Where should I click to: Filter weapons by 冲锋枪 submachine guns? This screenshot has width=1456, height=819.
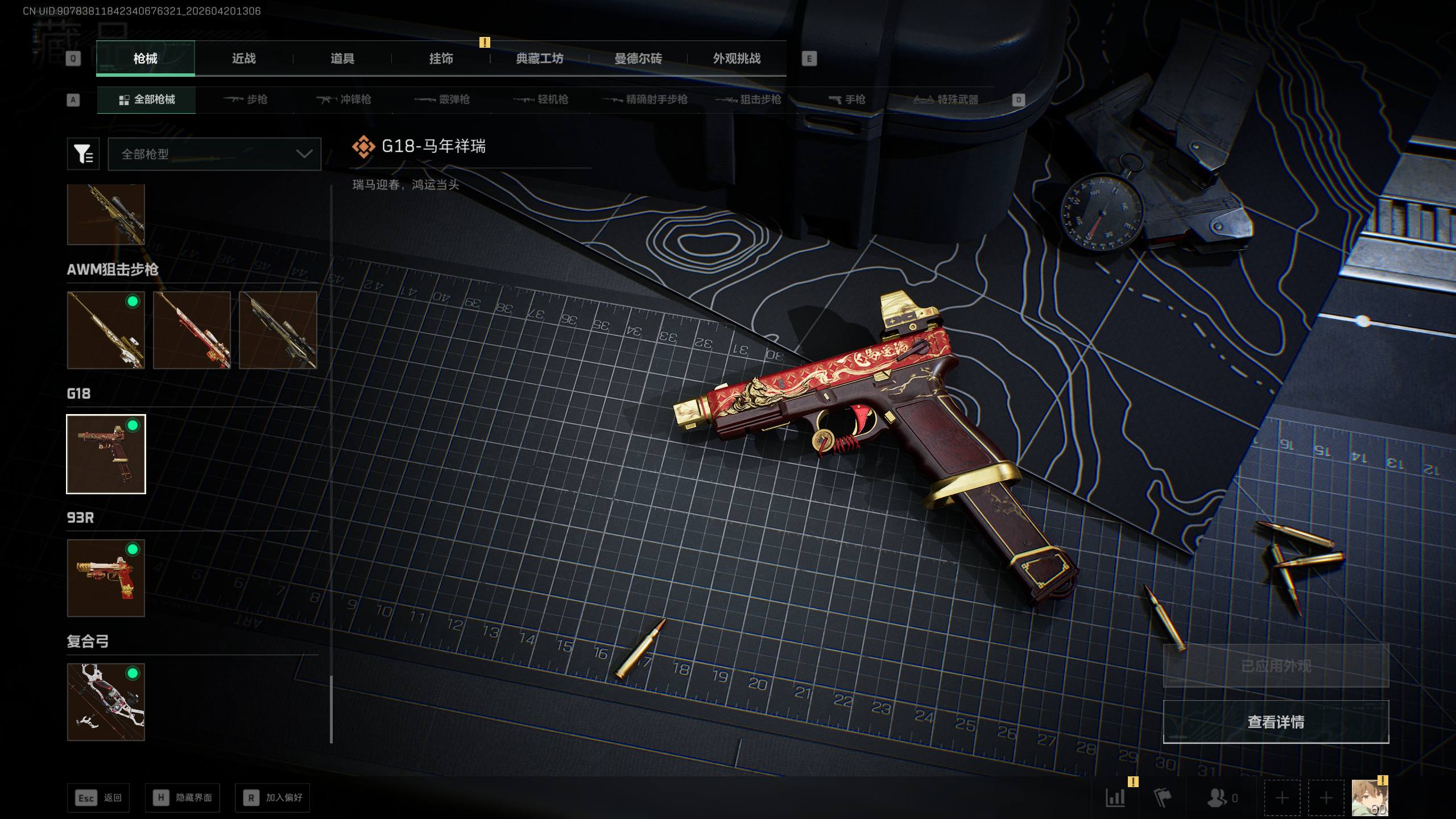[x=344, y=100]
